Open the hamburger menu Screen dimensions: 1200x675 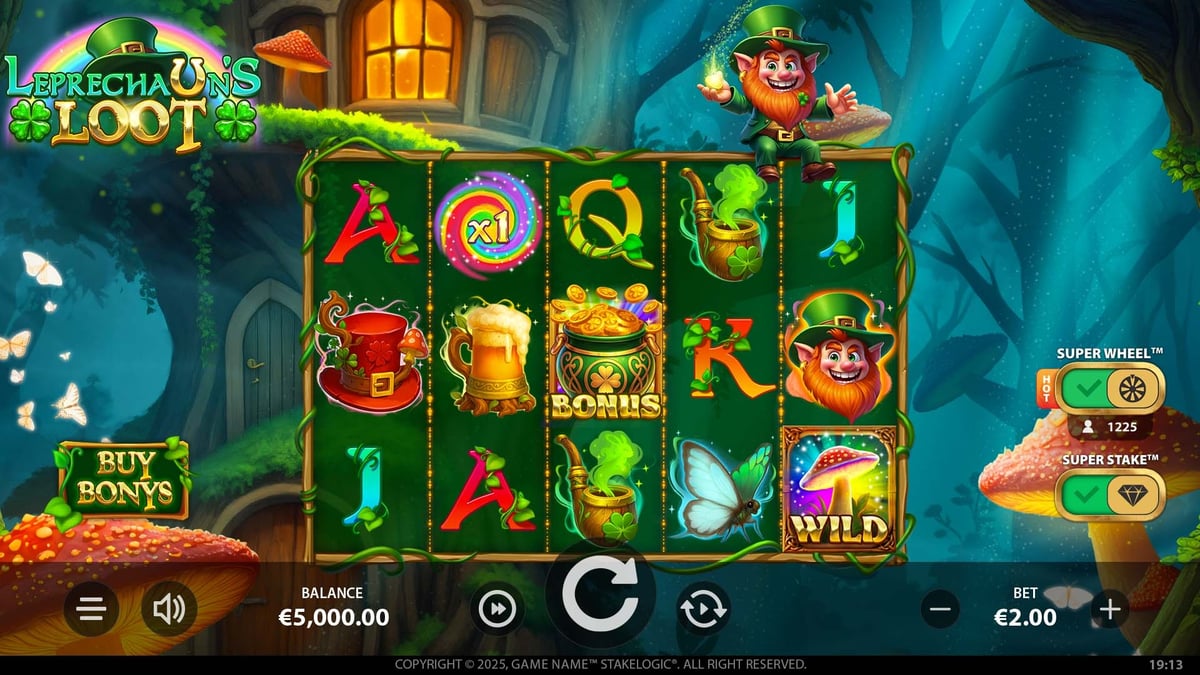pos(91,609)
